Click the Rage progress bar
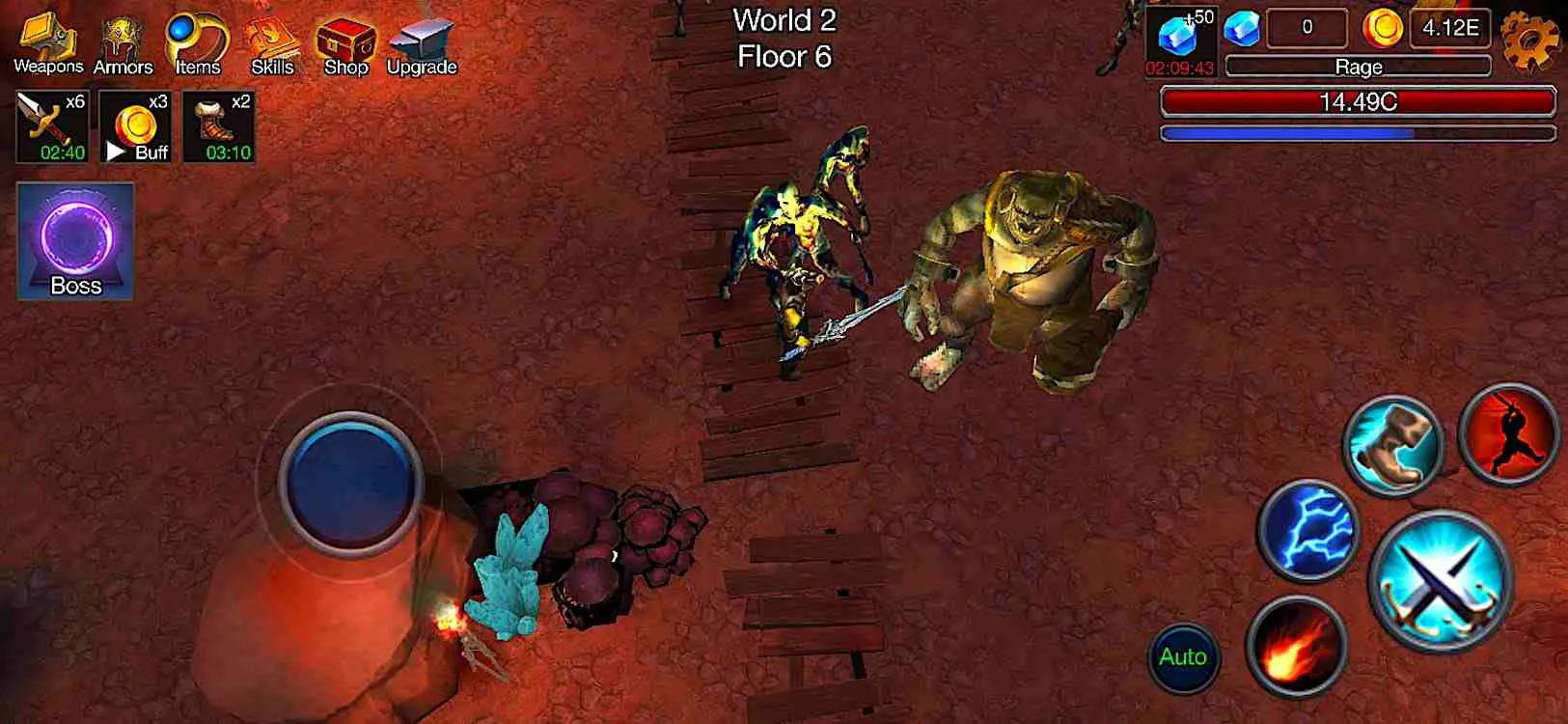1568x724 pixels. [1359, 67]
